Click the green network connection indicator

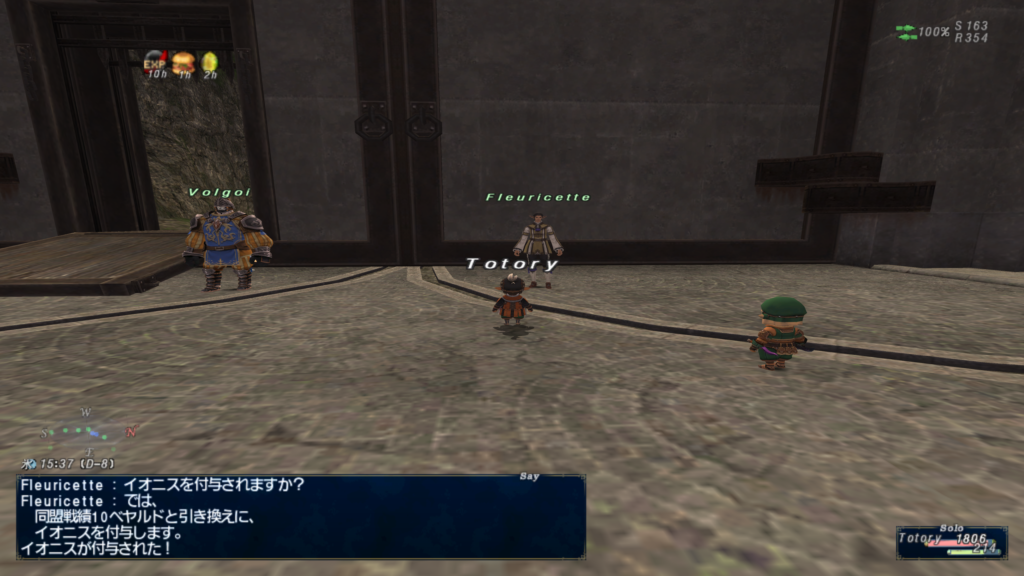906,32
